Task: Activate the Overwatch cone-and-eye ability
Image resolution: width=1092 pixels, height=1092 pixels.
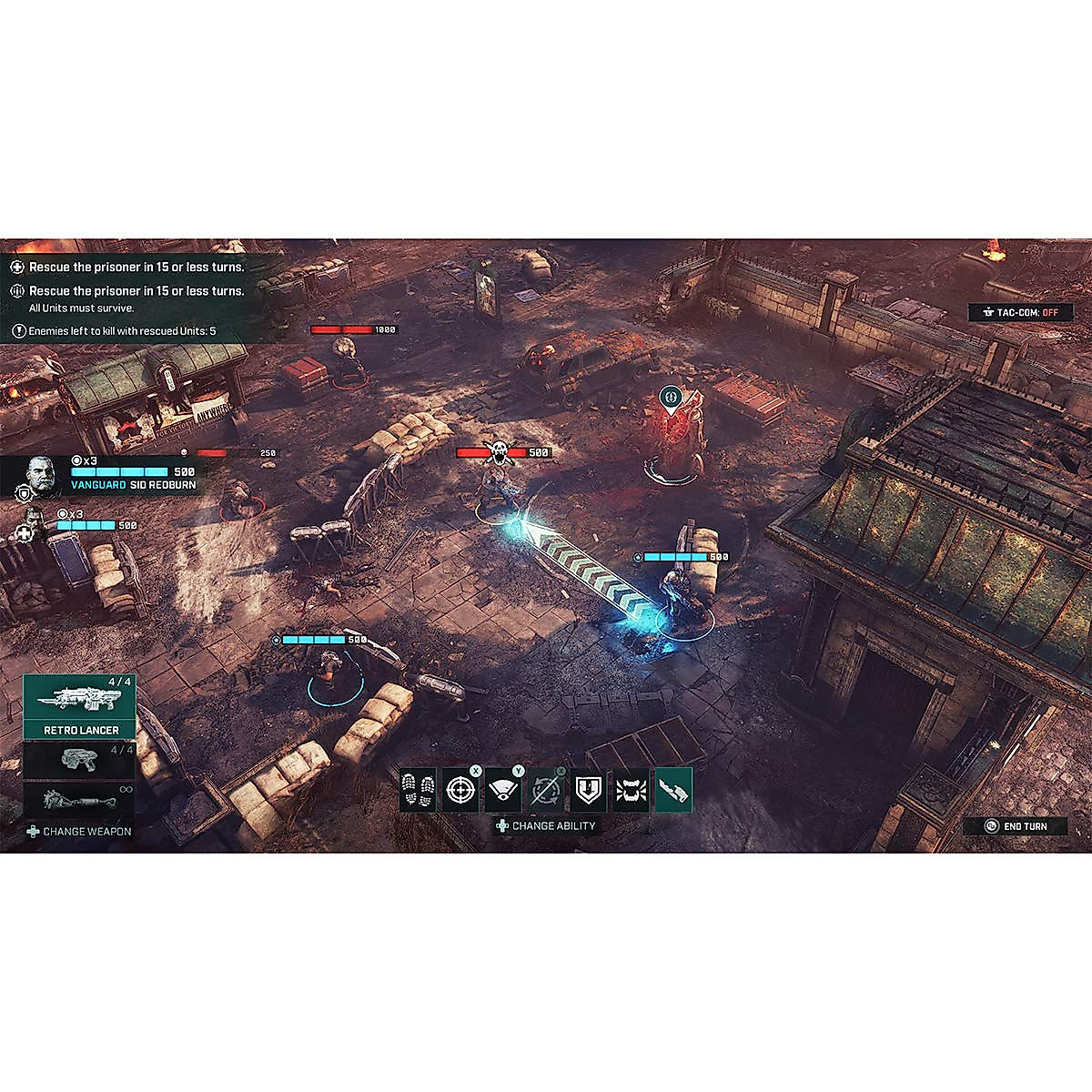Action: tap(503, 790)
